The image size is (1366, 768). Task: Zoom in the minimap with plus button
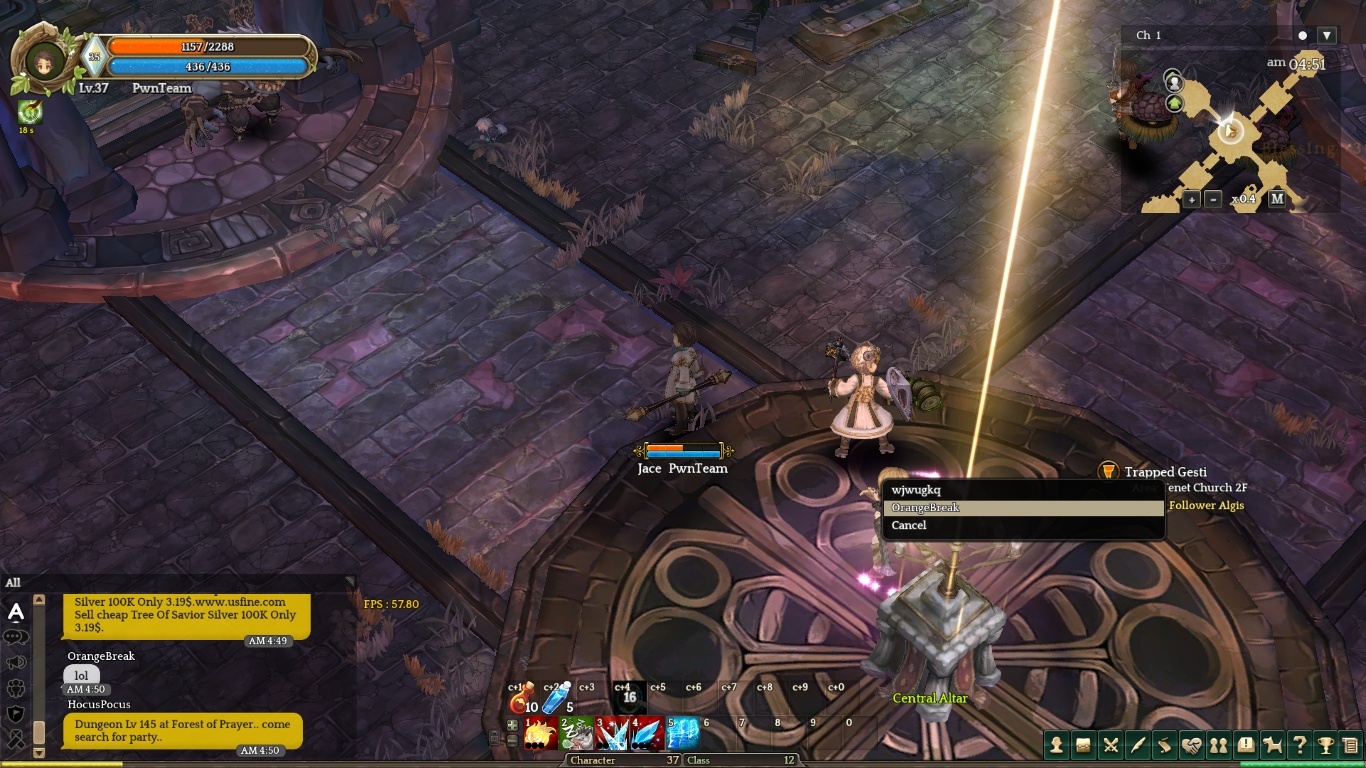point(1191,199)
